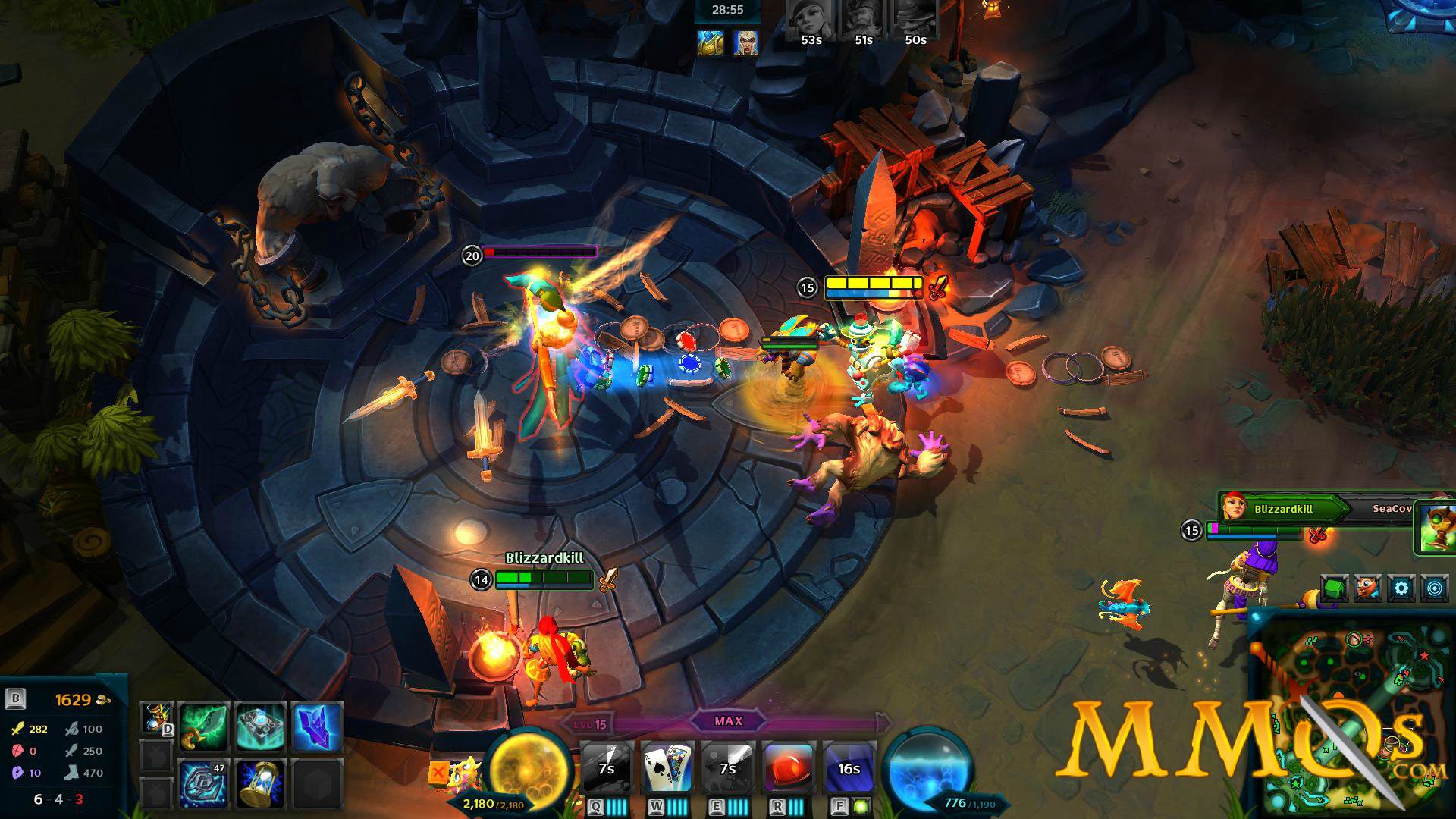Toggle camera lock with the target icon
The height and width of the screenshot is (819, 1456).
point(1435,588)
